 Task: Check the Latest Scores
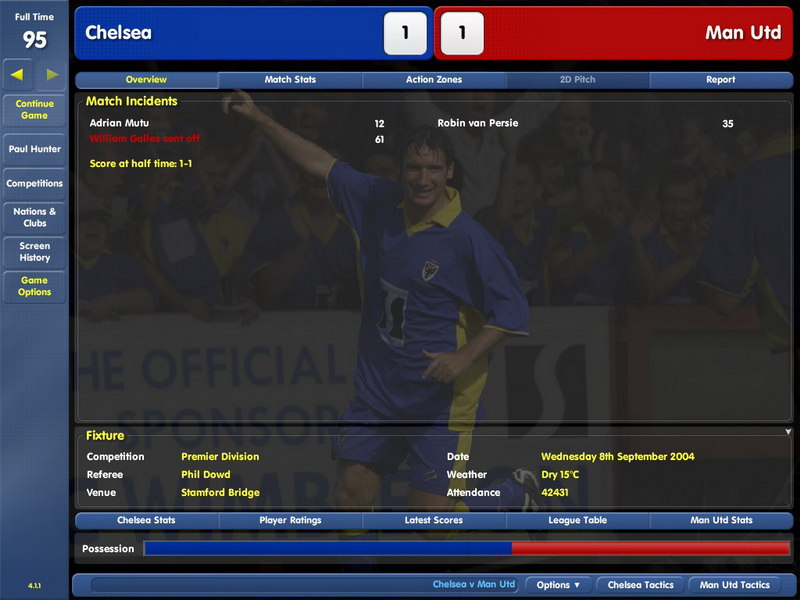tap(434, 521)
